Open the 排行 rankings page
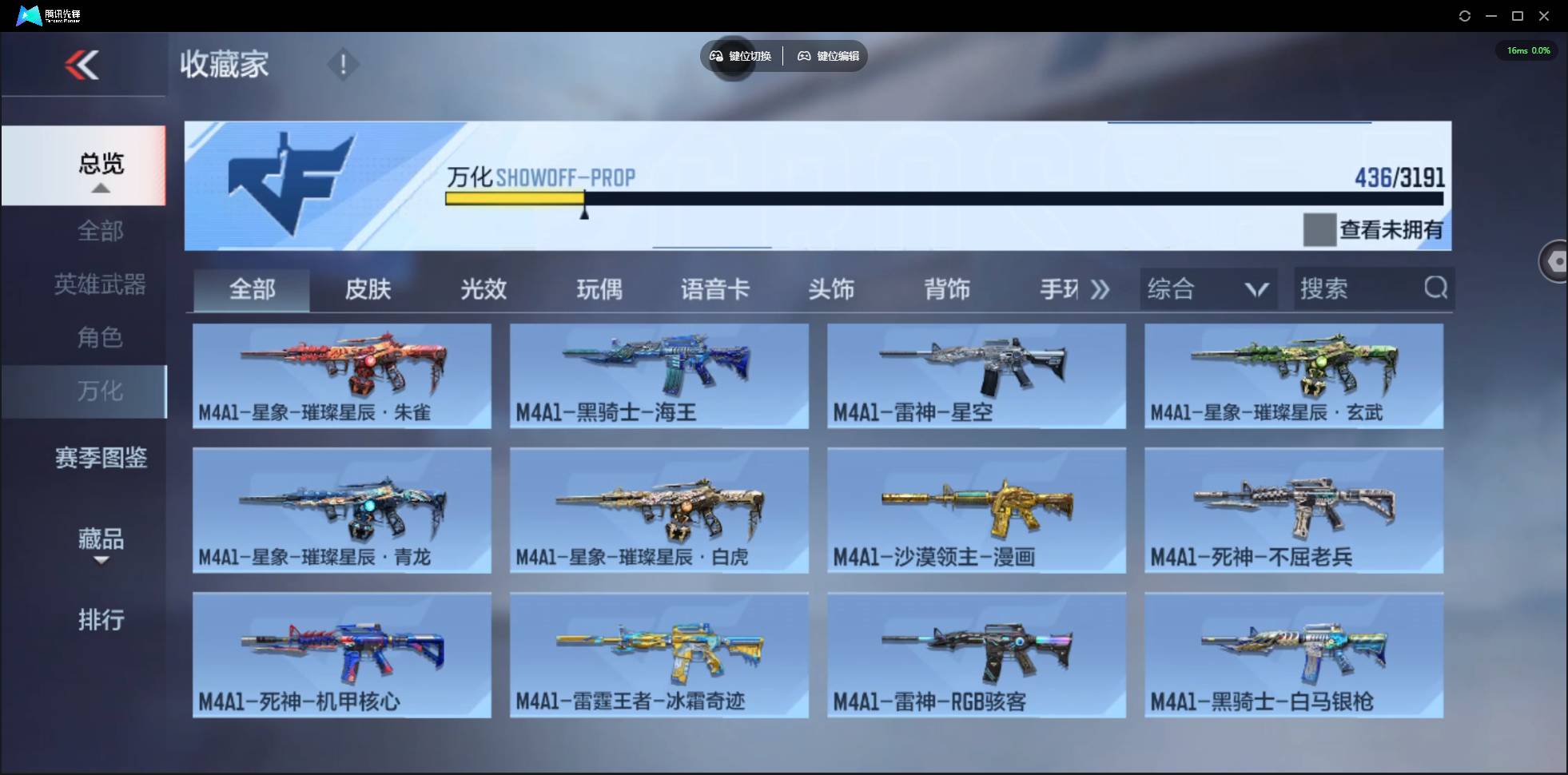The image size is (1568, 775). [x=102, y=621]
